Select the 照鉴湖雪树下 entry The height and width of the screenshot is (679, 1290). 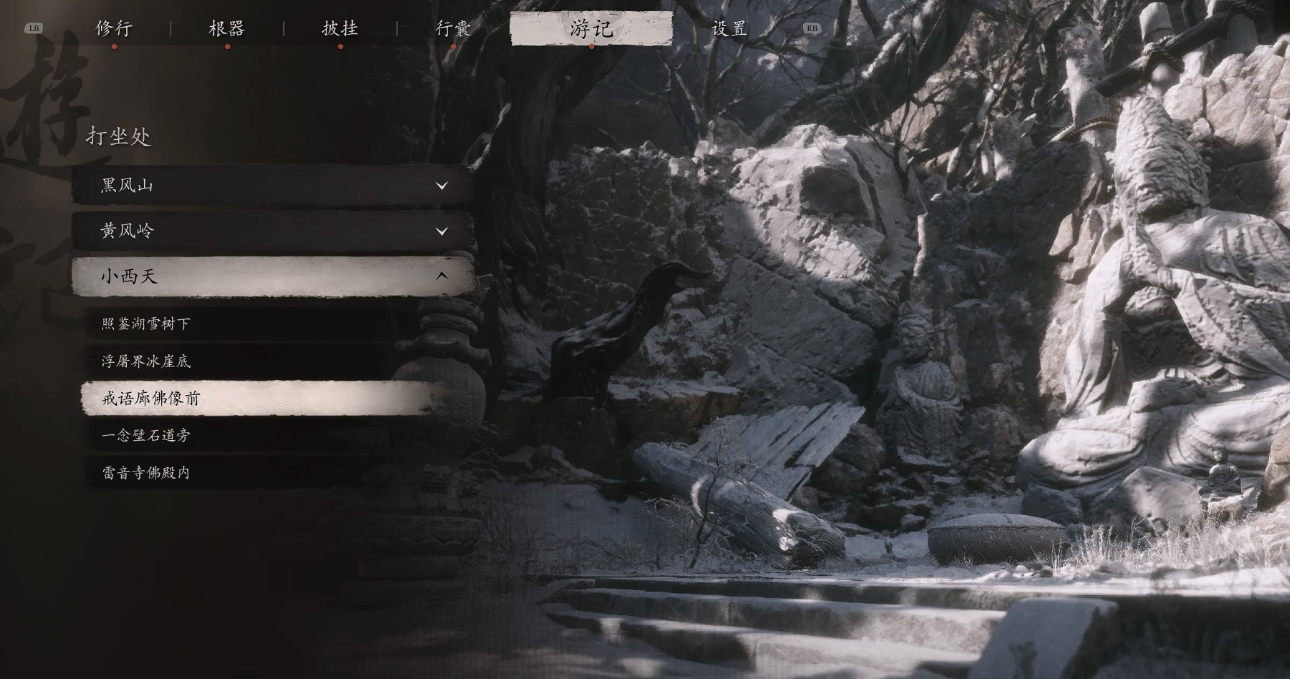tap(146, 324)
